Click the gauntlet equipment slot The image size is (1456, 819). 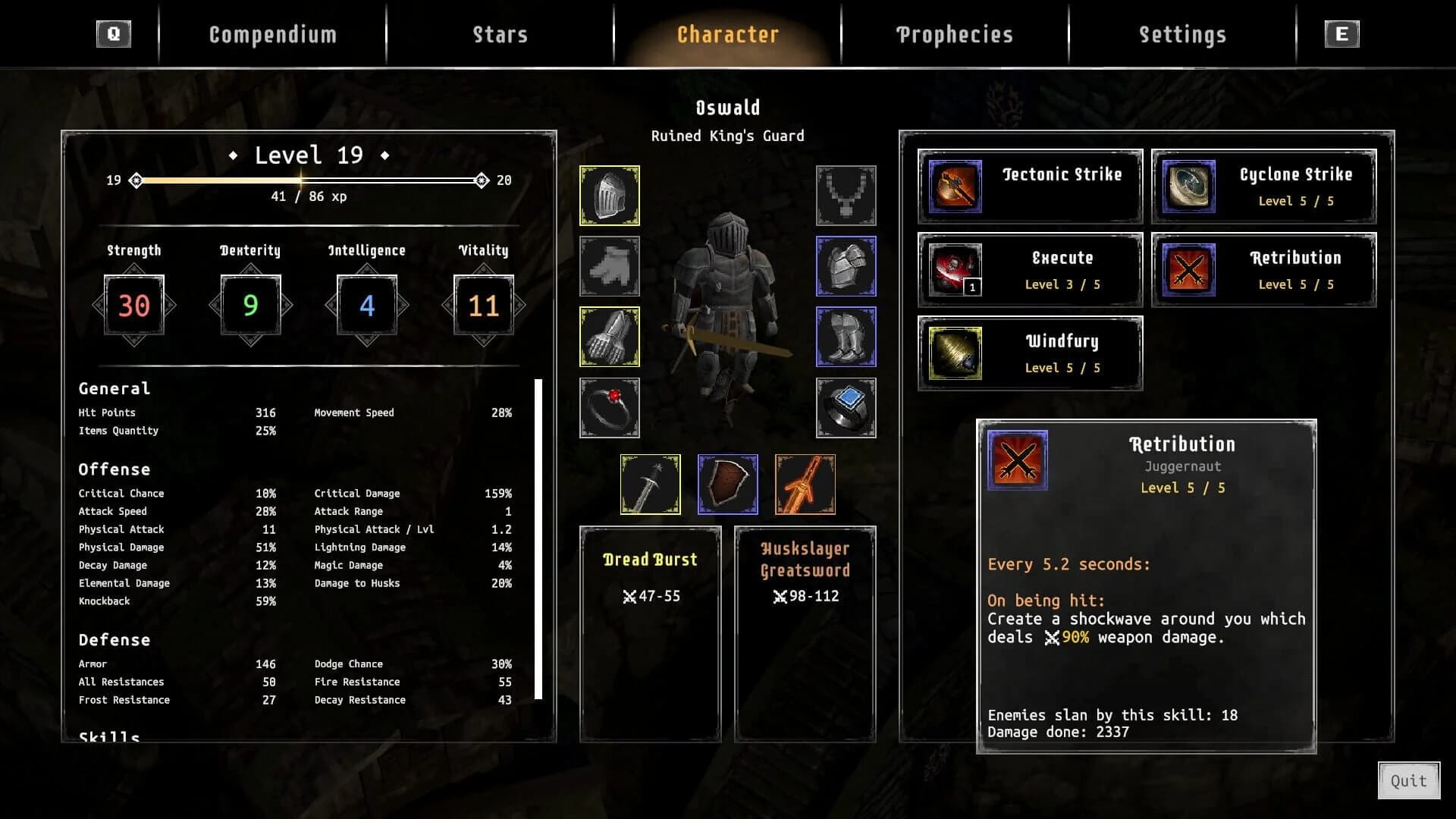coord(609,336)
